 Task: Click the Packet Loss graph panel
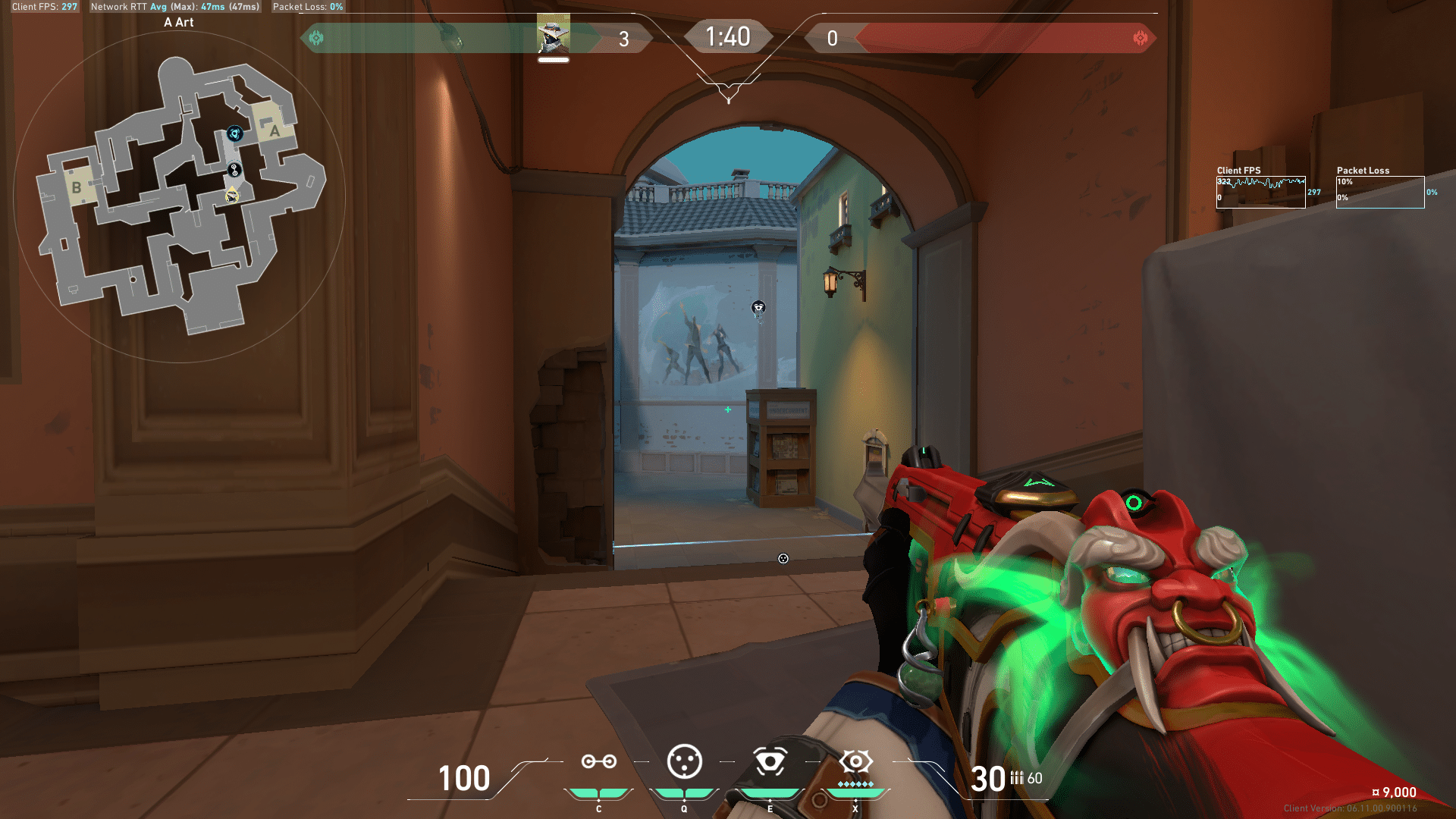pos(1380,192)
